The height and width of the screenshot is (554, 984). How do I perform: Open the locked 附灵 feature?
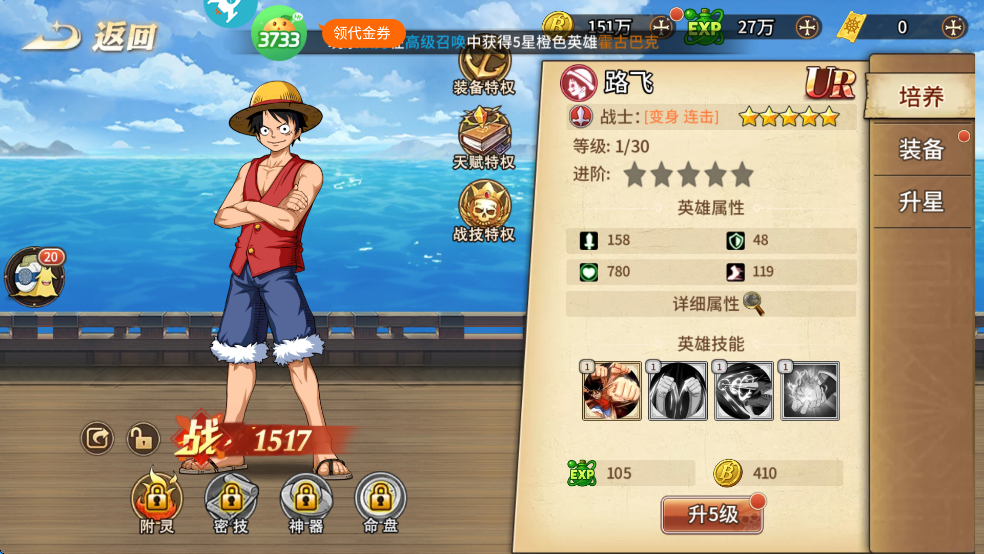(156, 497)
